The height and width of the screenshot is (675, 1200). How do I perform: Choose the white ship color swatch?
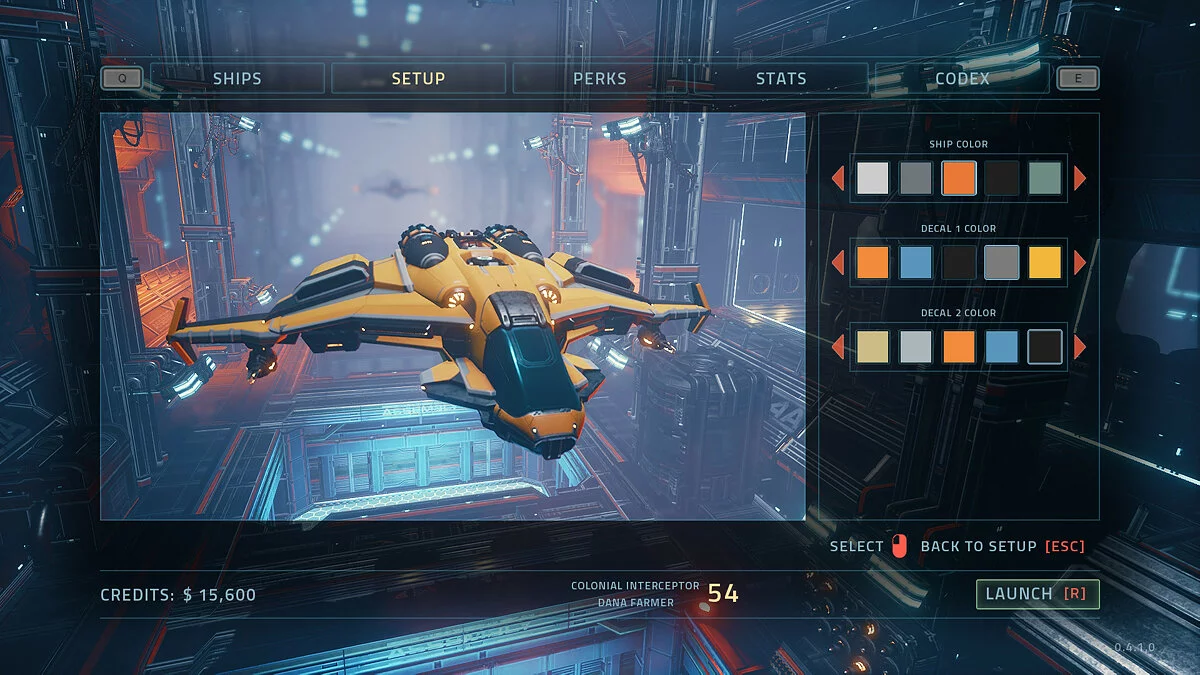[x=873, y=178]
